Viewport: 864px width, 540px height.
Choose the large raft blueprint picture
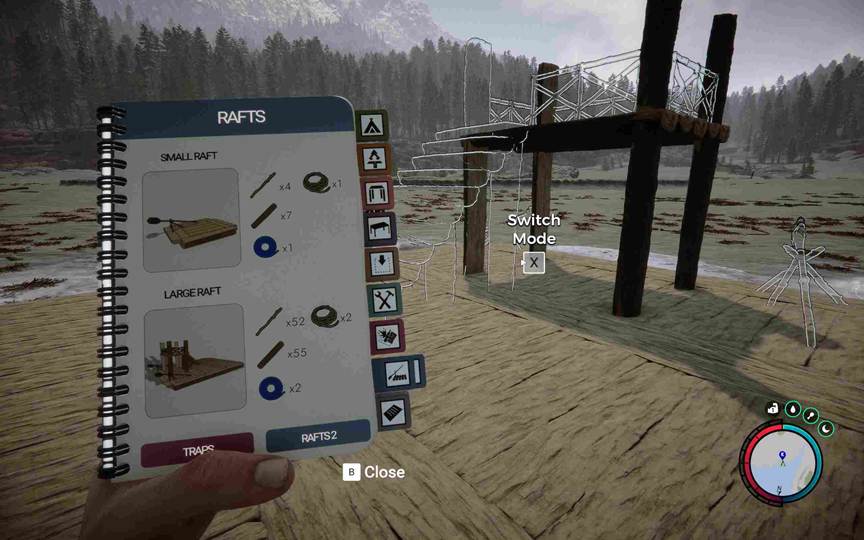[x=195, y=359]
